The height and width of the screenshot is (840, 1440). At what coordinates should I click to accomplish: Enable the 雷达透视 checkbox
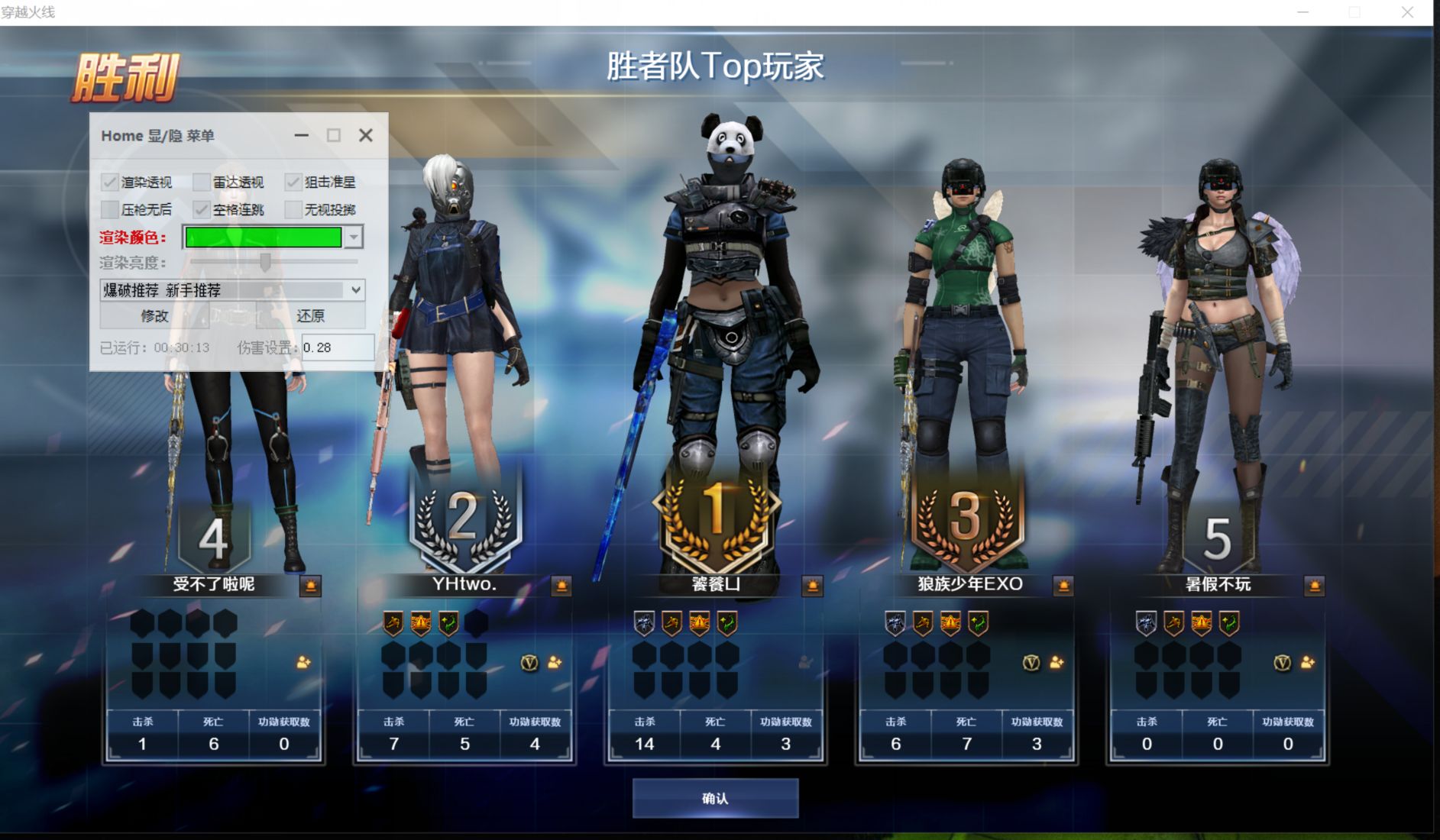(x=202, y=182)
